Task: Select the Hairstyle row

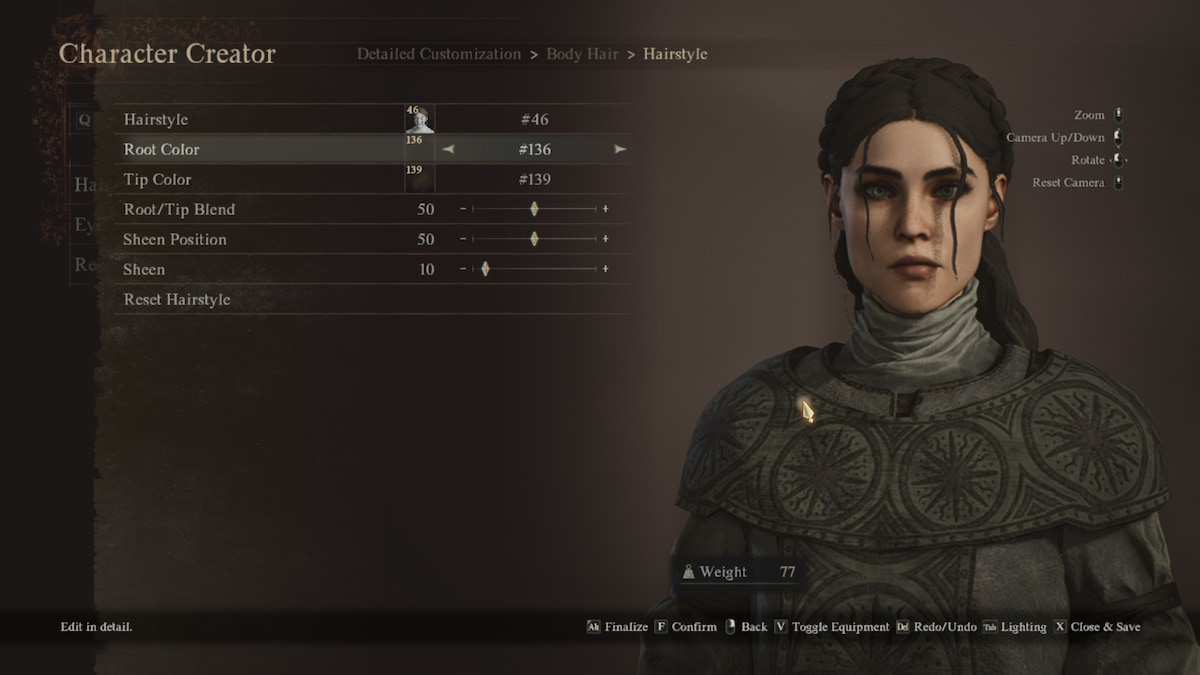Action: [x=156, y=120]
